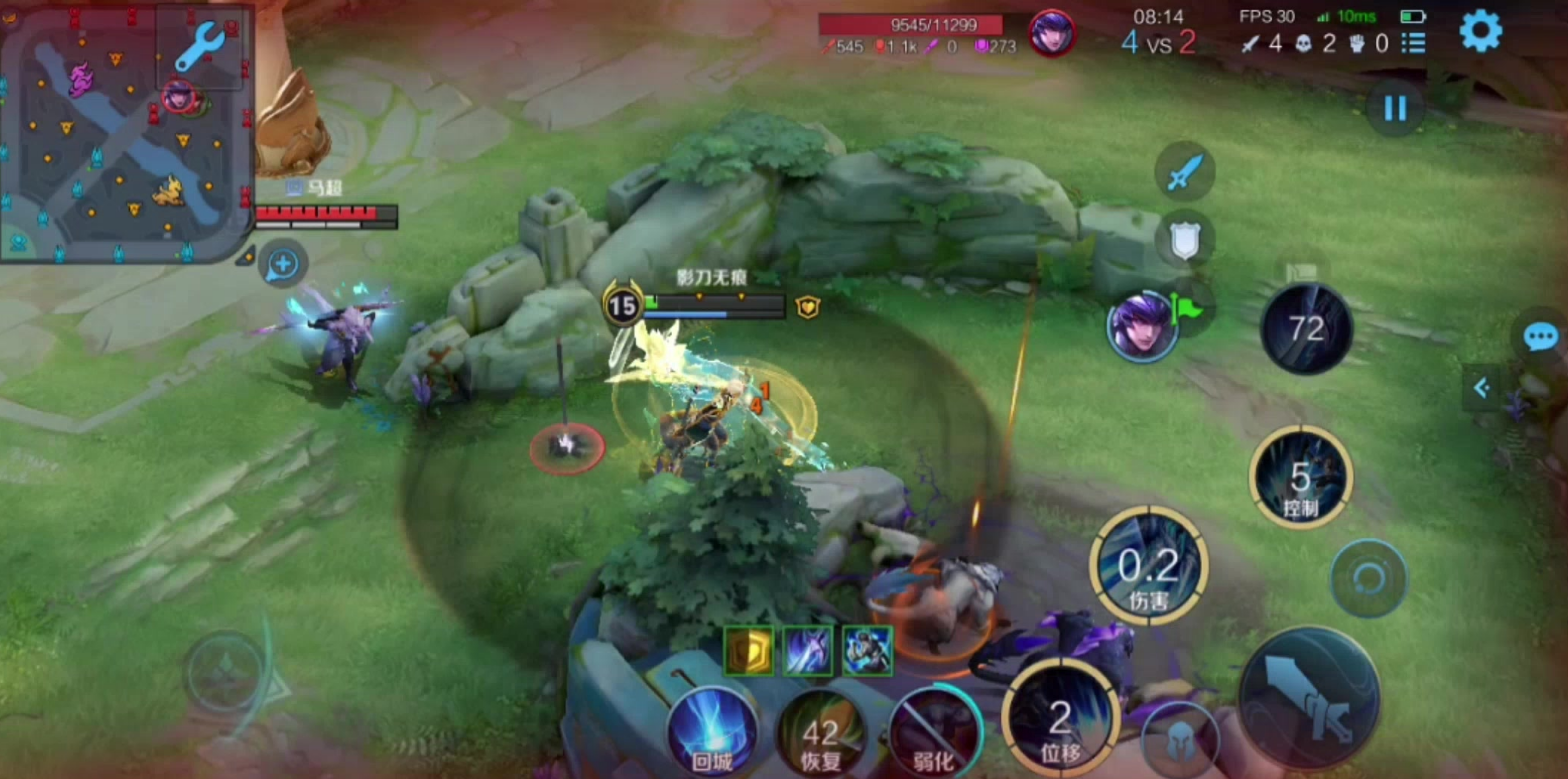The width and height of the screenshot is (1568, 779).
Task: Open the chat speech bubble
Action: pos(1541,338)
